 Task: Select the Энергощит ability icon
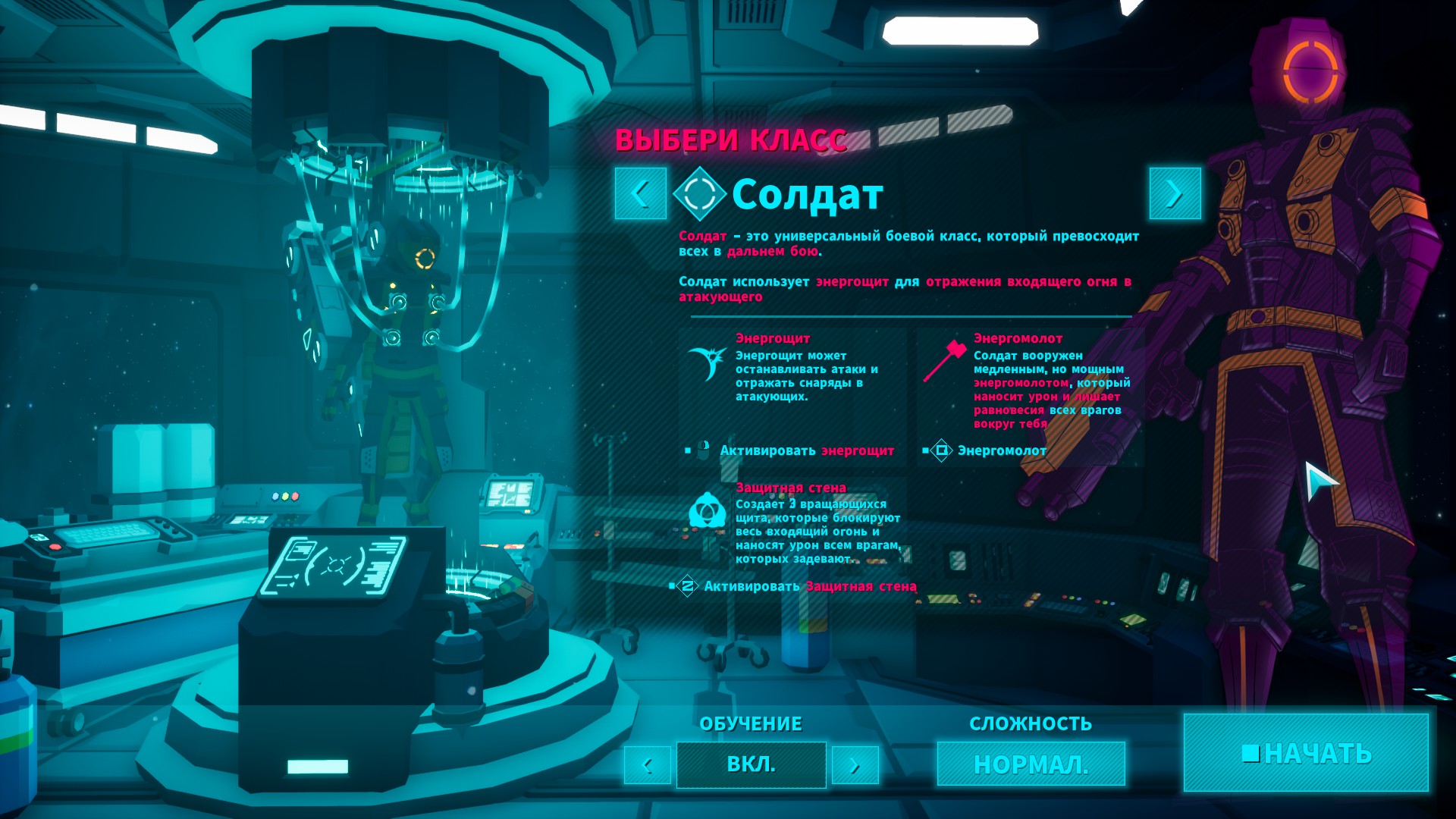tap(707, 363)
